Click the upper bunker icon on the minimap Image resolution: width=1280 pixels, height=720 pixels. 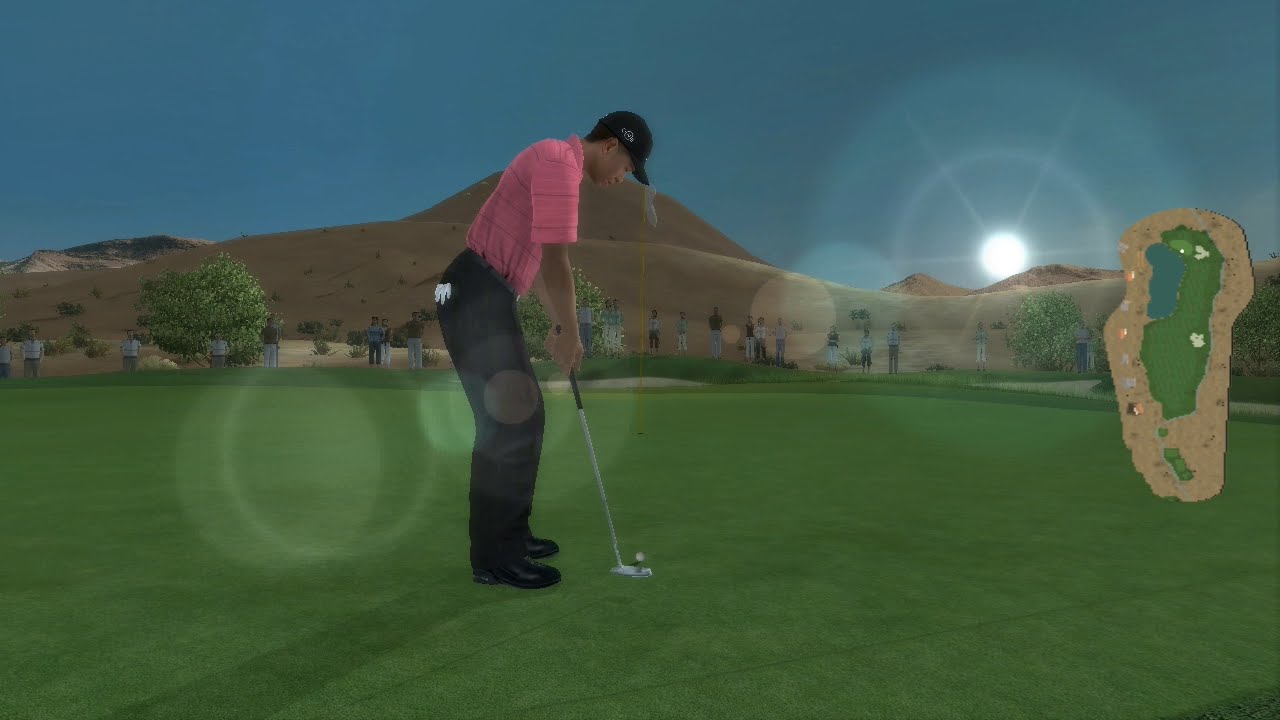coord(1200,253)
